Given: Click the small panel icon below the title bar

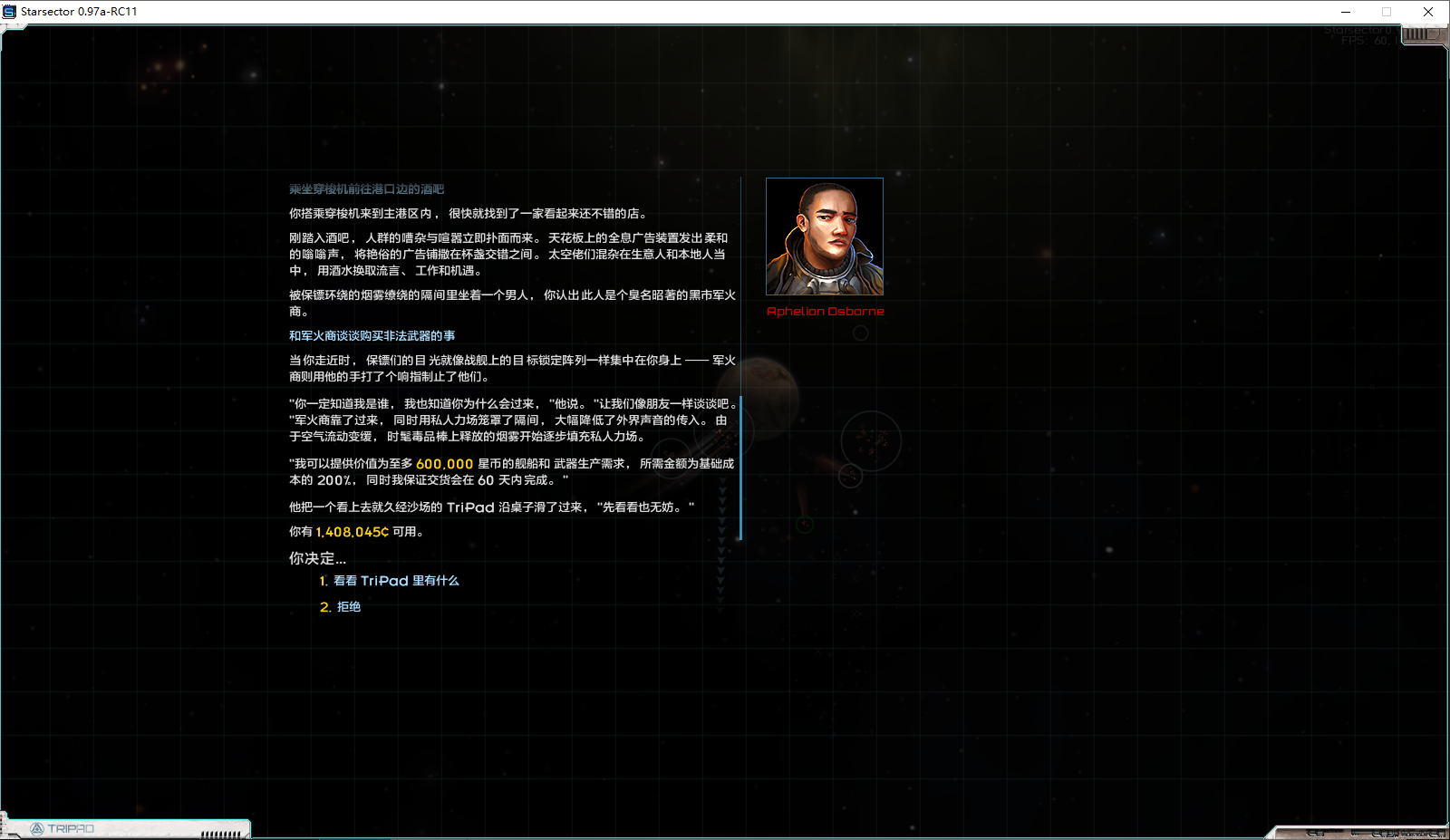Looking at the screenshot, I should pos(12,28).
